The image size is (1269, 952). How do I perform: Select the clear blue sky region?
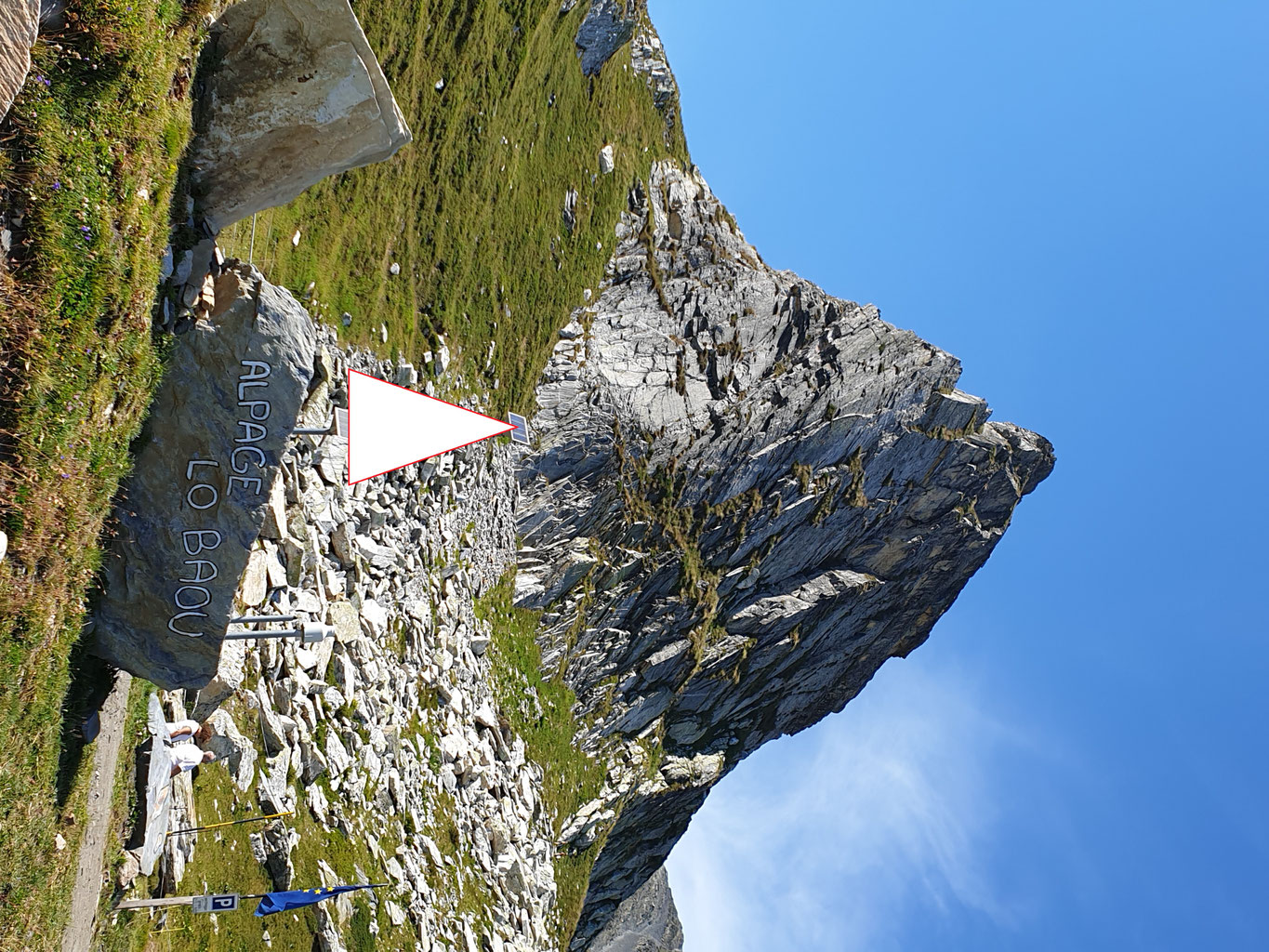point(1116,186)
